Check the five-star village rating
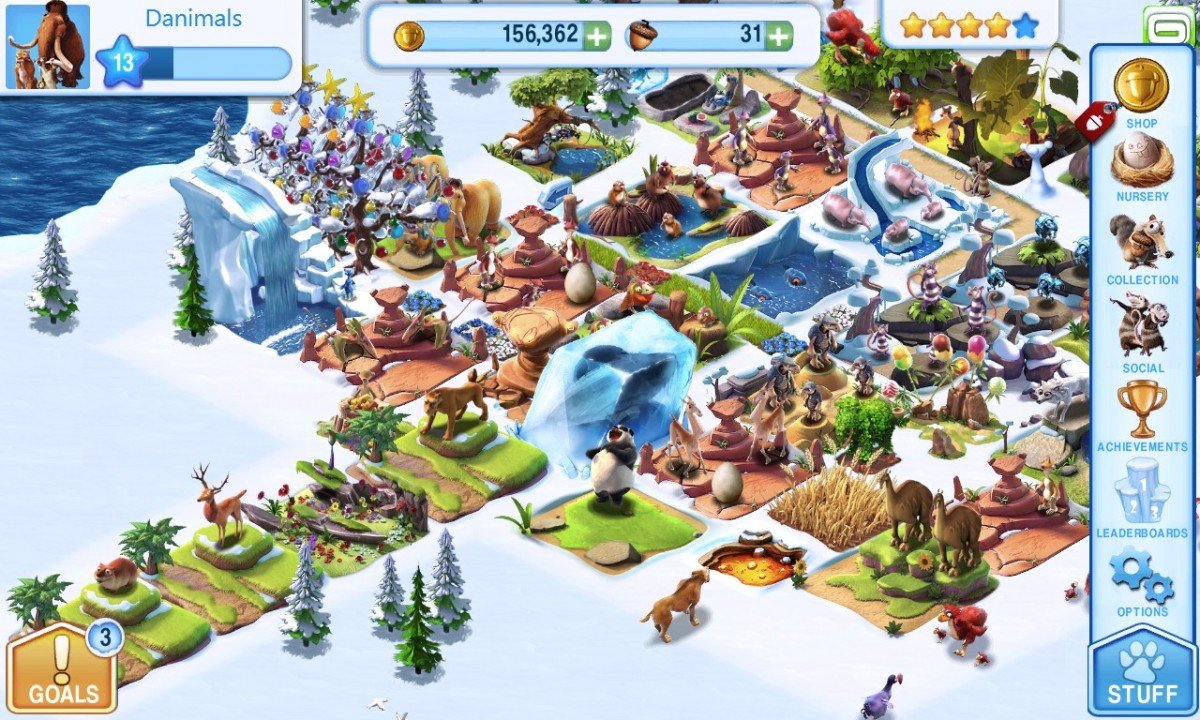Image resolution: width=1200 pixels, height=720 pixels. 968,26
